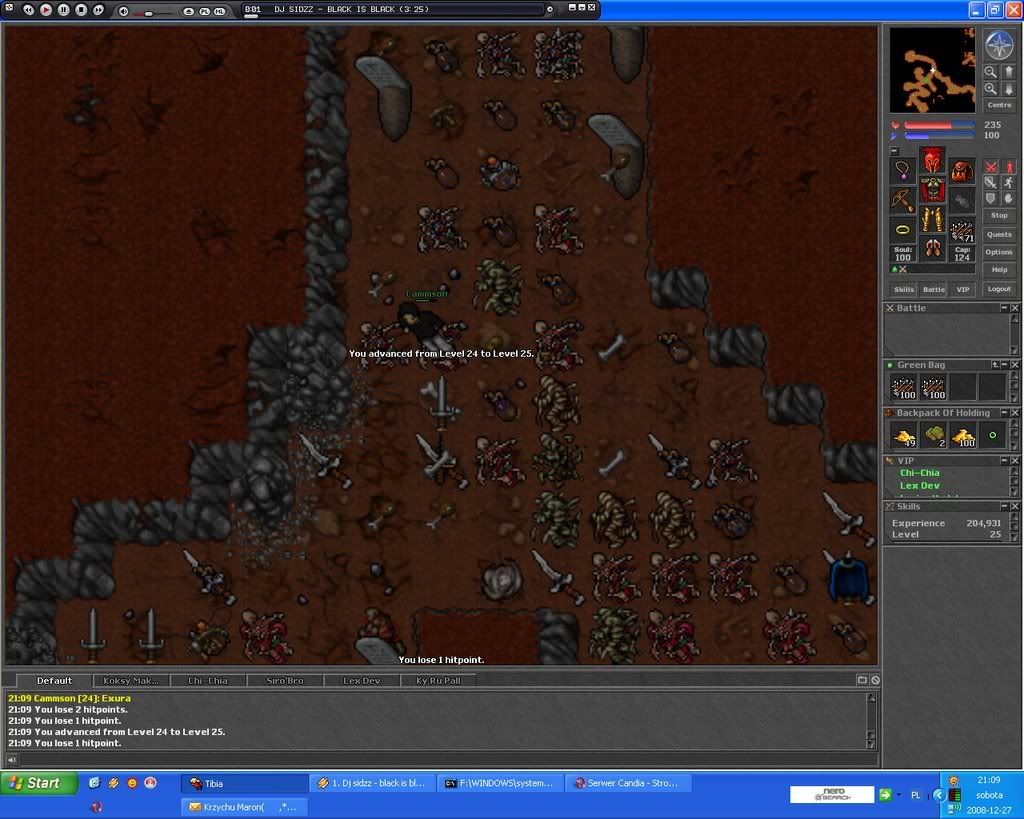
Task: Toggle the Skills window button
Action: [x=904, y=289]
